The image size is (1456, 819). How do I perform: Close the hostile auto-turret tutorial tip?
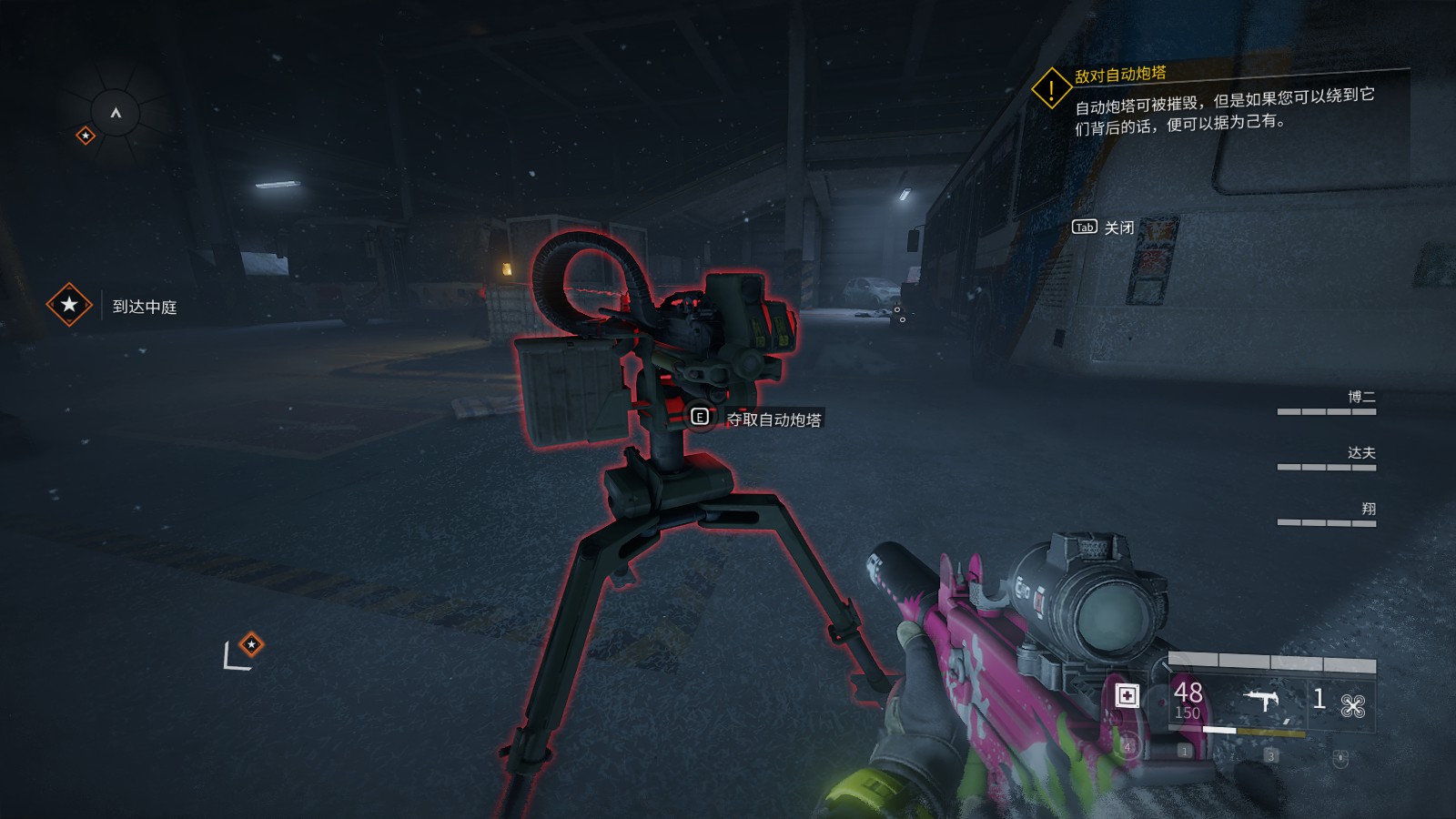coord(1103,227)
